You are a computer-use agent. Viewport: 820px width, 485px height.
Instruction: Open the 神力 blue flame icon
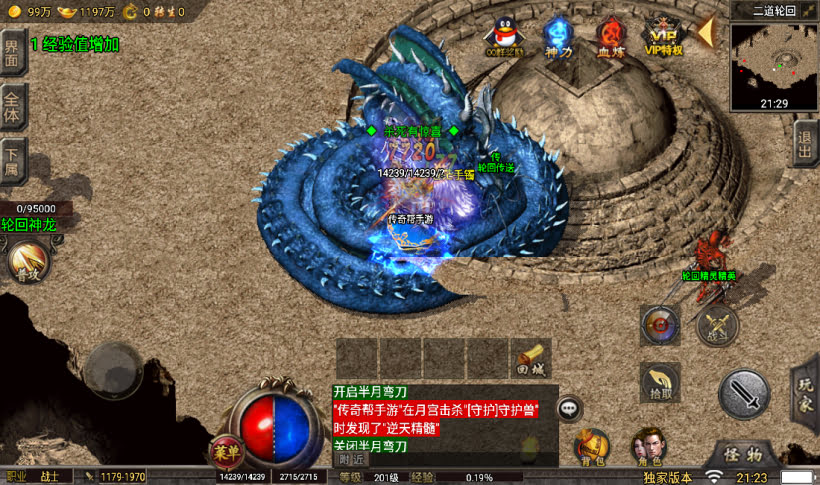tap(558, 36)
